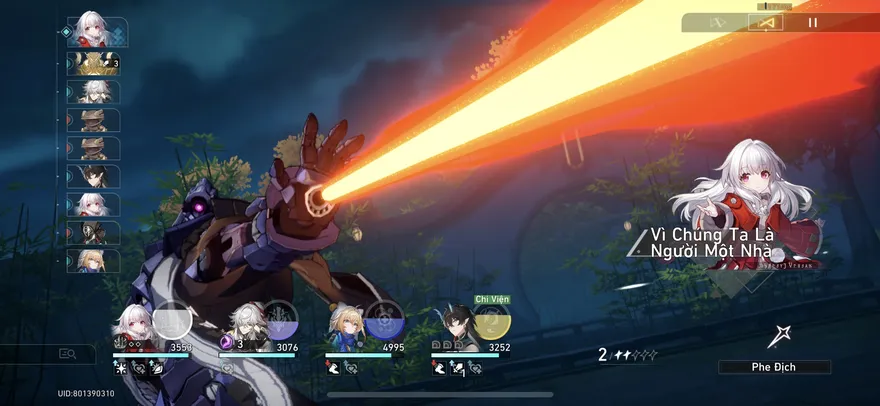This screenshot has width=880, height=406.
Task: Select Clara's portrait at top of turn order
Action: (94, 32)
